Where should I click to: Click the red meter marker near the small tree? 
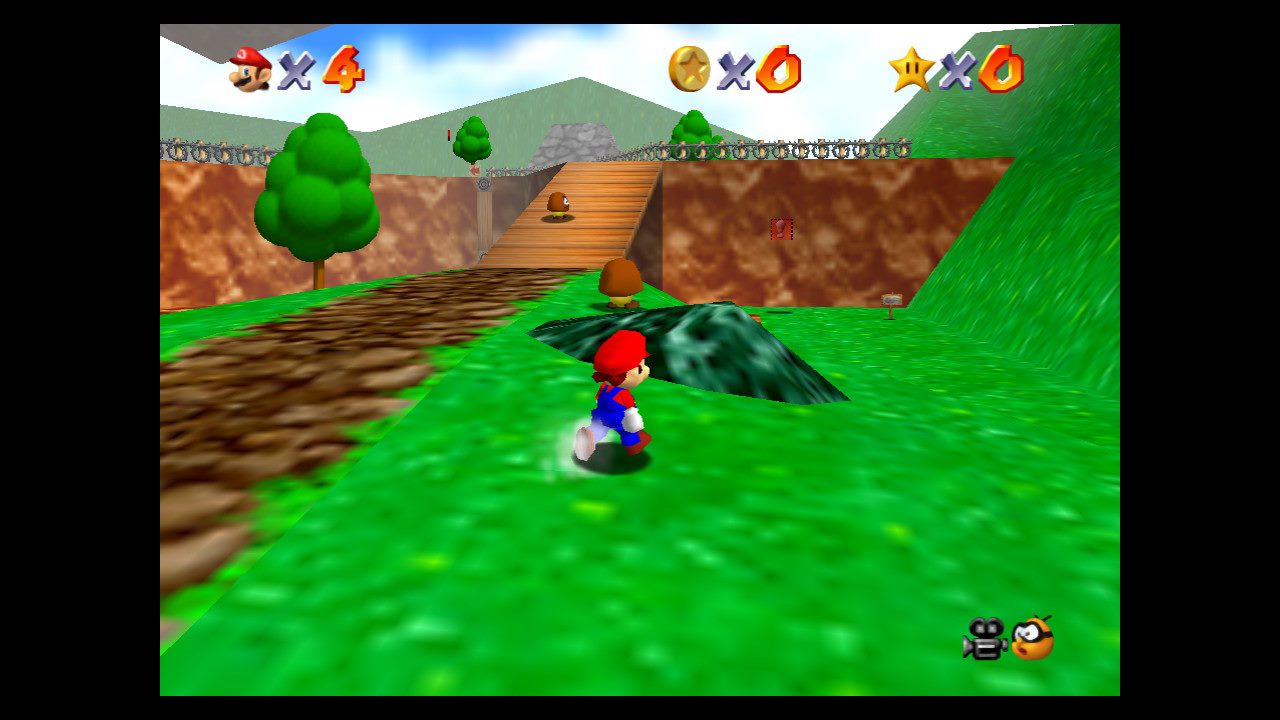(x=449, y=135)
